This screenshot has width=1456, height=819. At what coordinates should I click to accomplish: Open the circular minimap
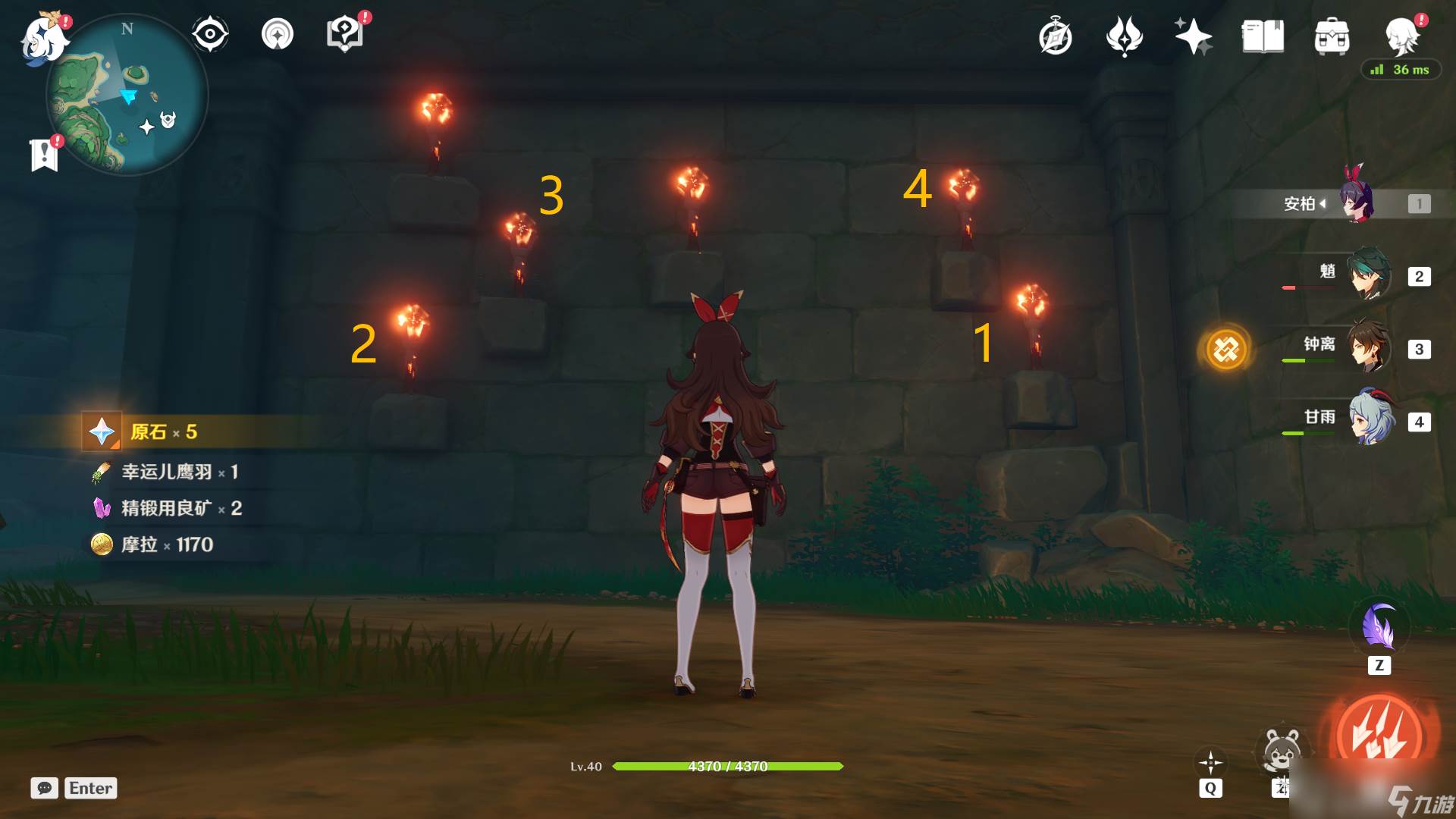tap(127, 96)
